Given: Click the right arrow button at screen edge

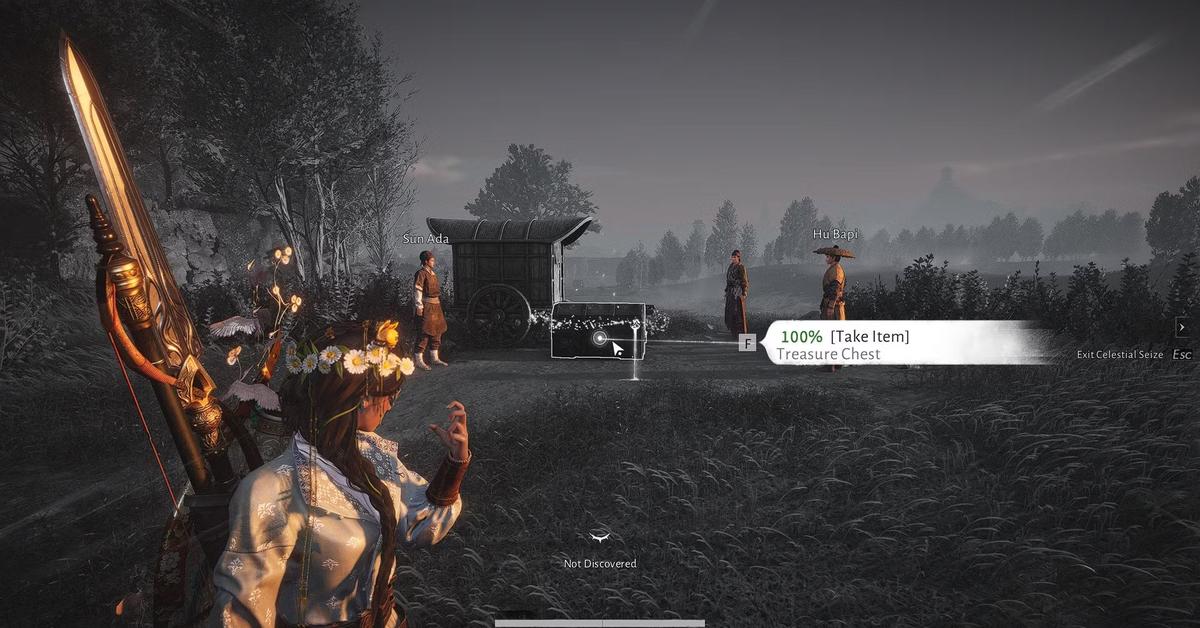Looking at the screenshot, I should pos(1182,327).
